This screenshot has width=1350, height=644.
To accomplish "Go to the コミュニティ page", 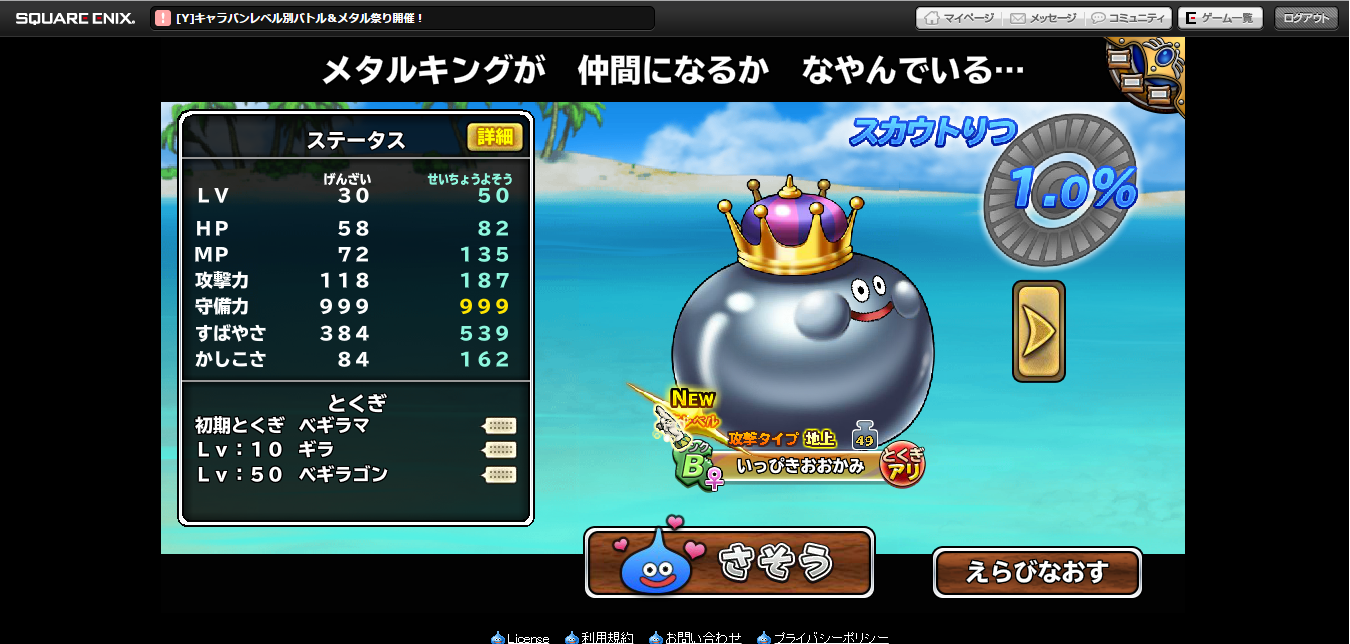I will point(1129,18).
